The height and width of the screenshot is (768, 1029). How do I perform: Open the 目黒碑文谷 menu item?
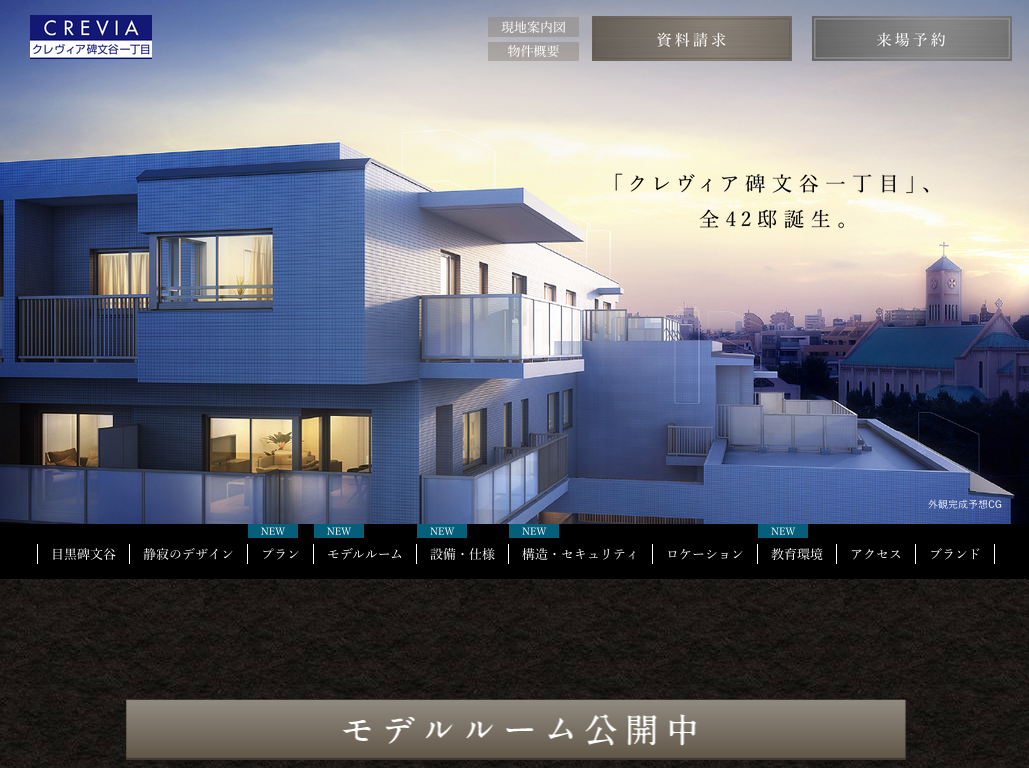point(84,554)
